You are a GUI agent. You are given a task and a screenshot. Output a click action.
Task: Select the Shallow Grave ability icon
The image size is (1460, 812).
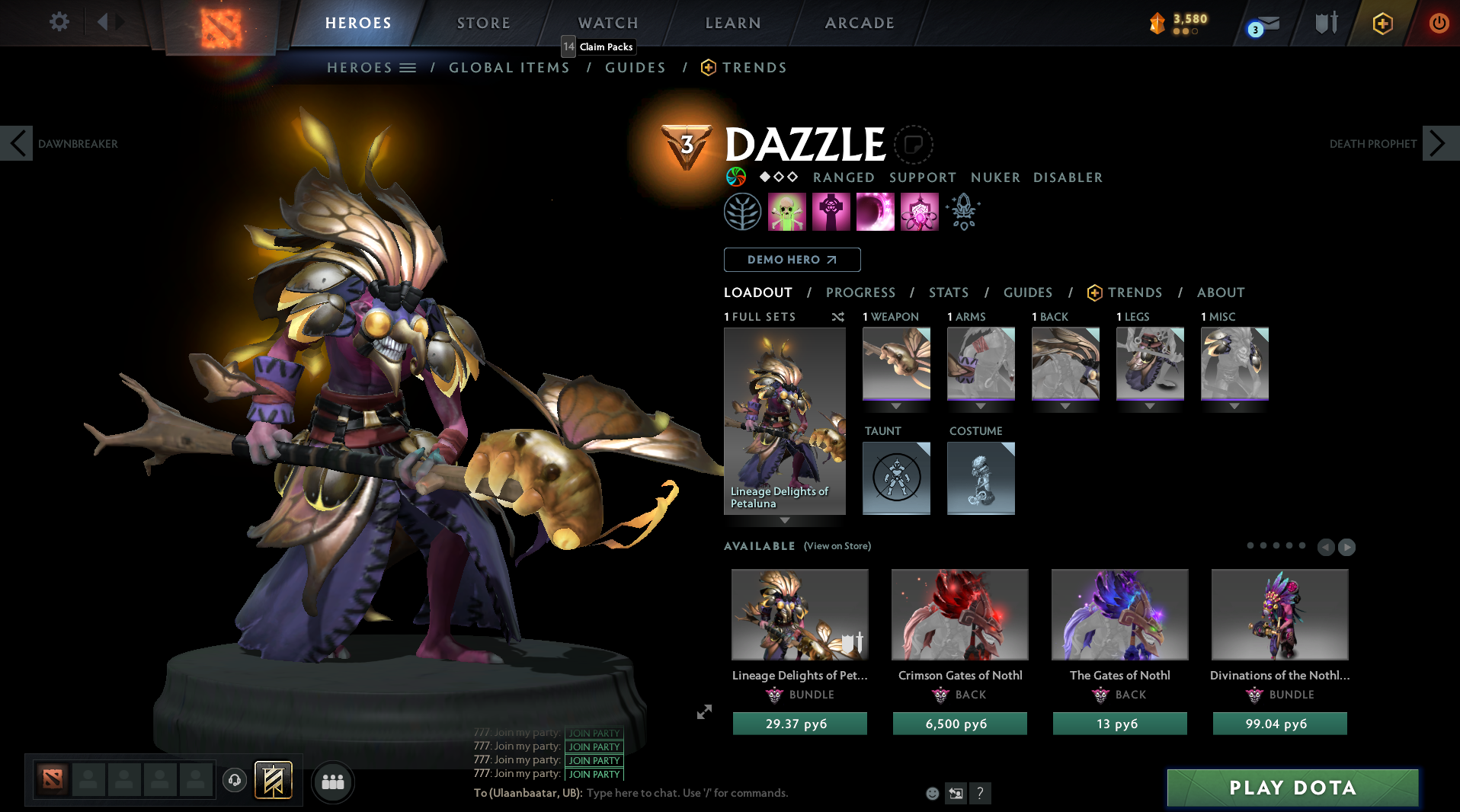(x=831, y=212)
